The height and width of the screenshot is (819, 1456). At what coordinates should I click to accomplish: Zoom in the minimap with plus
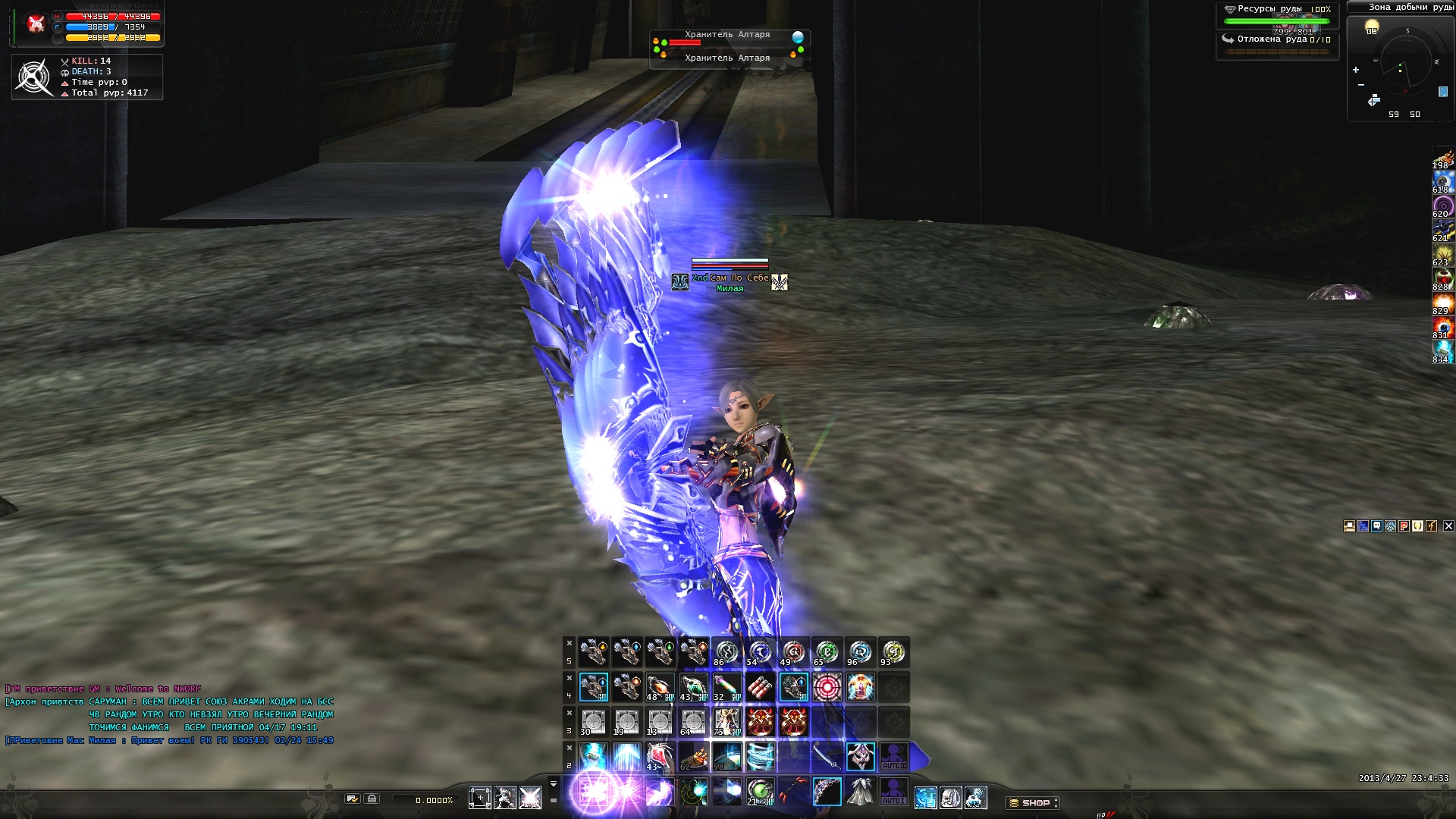pos(1356,70)
